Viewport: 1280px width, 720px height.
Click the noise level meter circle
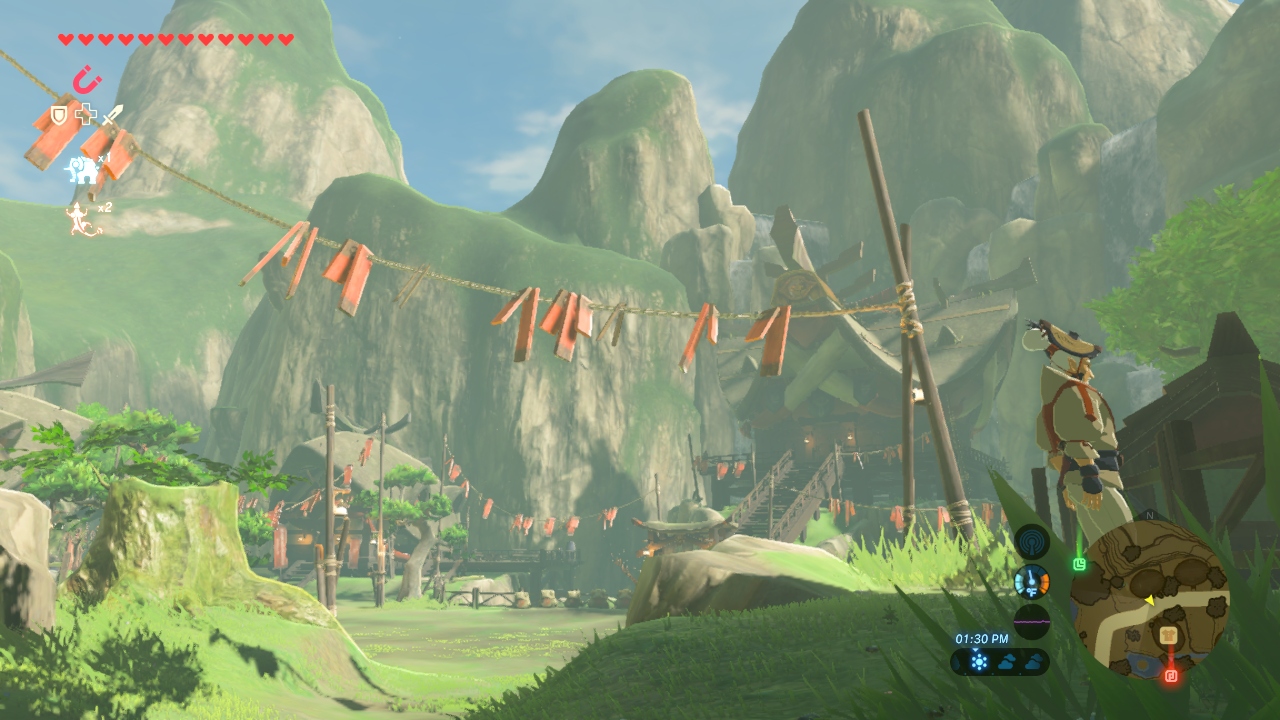pyautogui.click(x=1031, y=621)
